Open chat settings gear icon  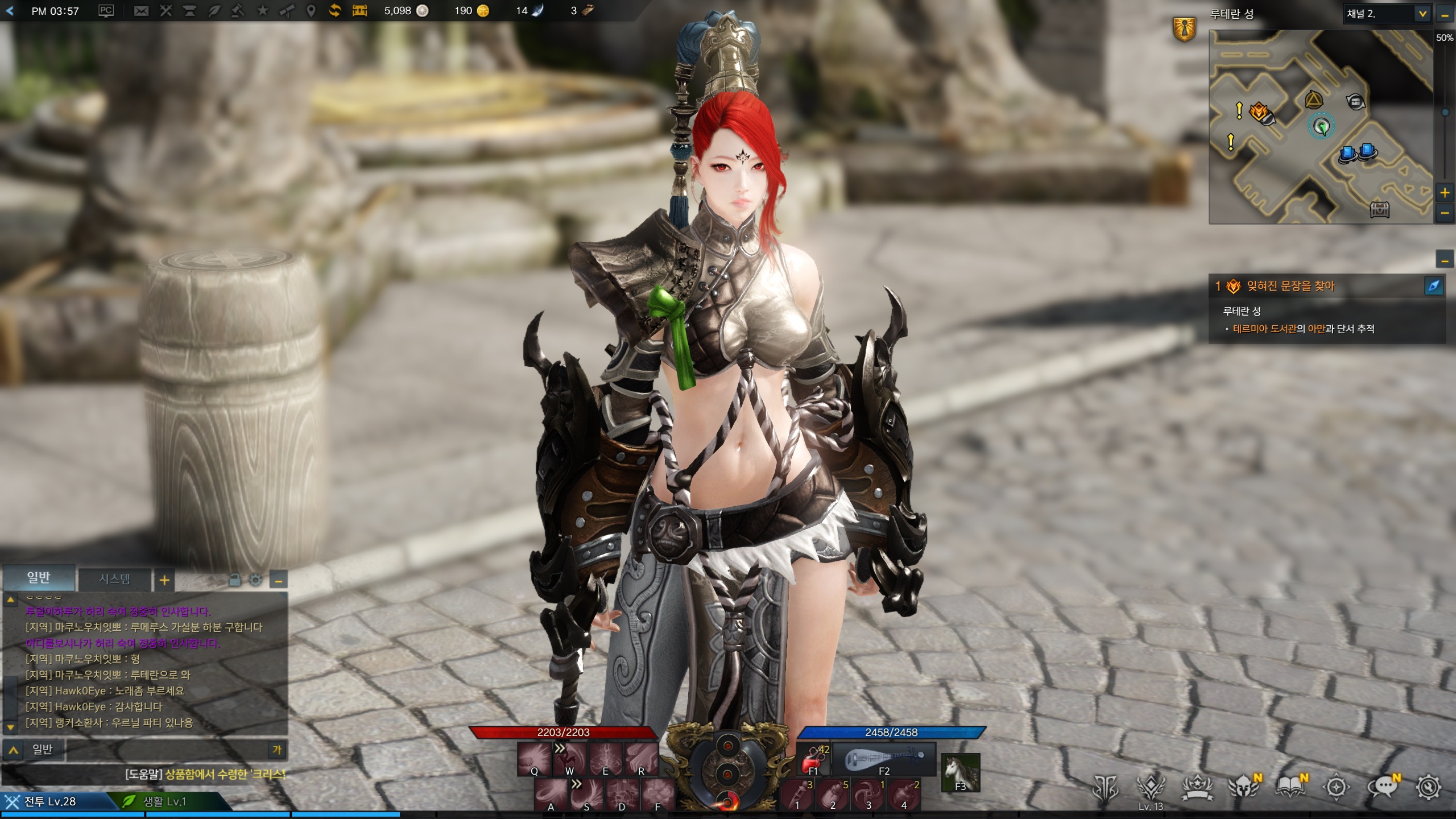point(256,580)
